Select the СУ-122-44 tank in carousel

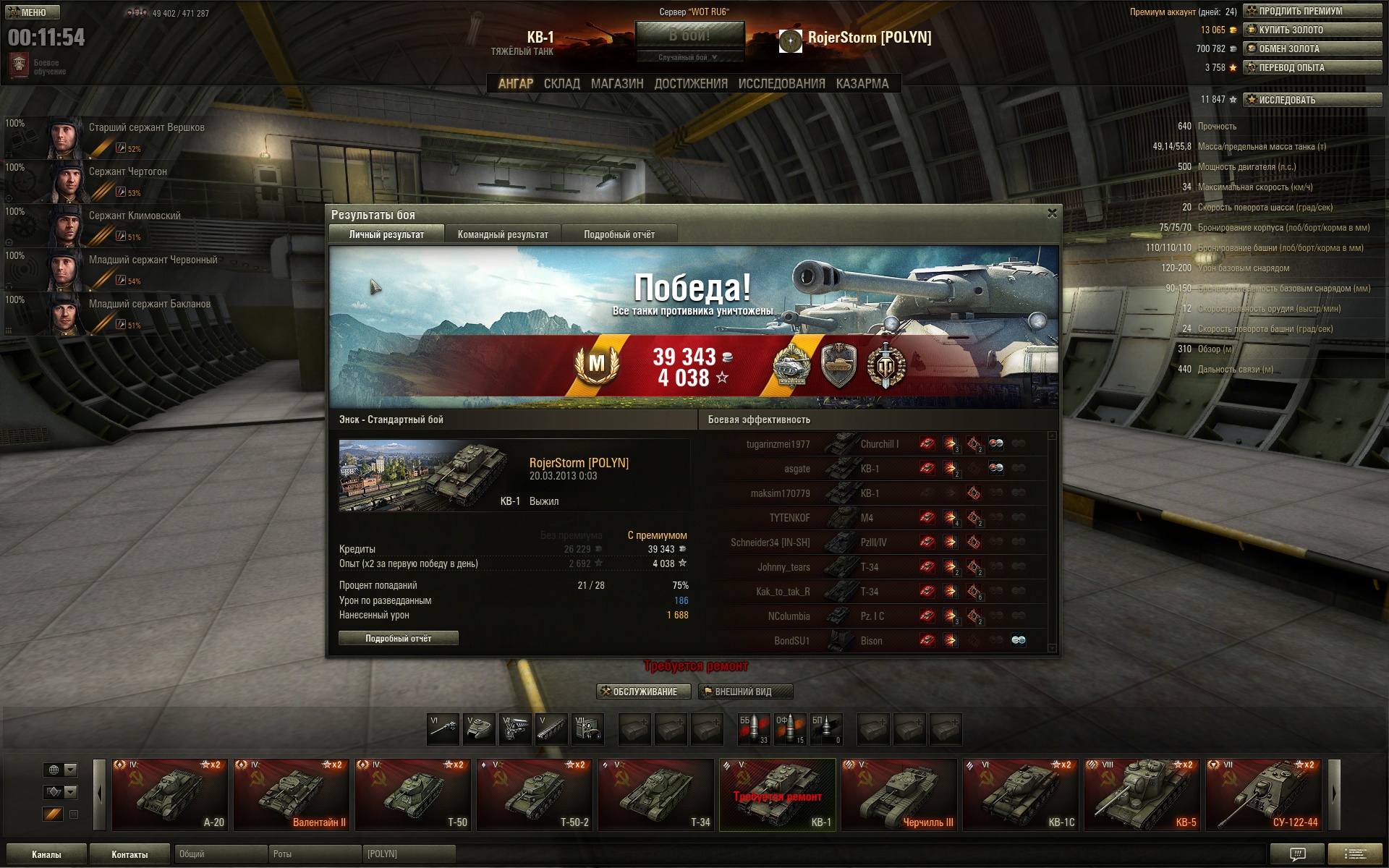pyautogui.click(x=1264, y=794)
